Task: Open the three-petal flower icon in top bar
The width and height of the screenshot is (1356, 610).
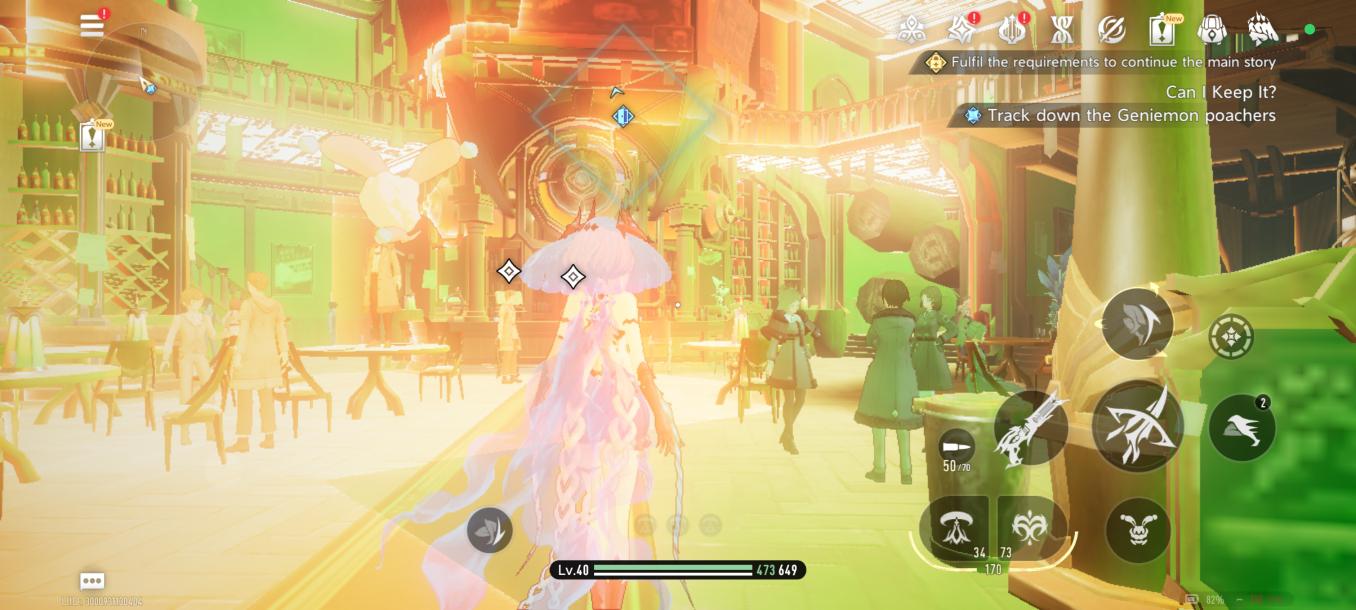Action: (911, 30)
